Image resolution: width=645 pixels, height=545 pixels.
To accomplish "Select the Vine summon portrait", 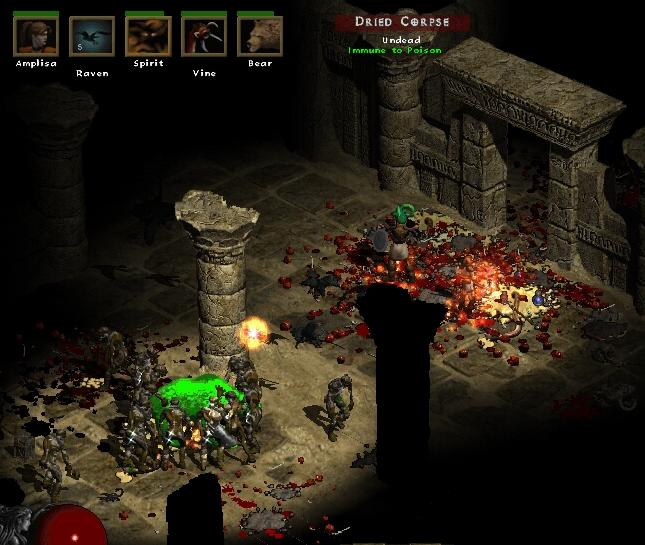I will (203, 36).
